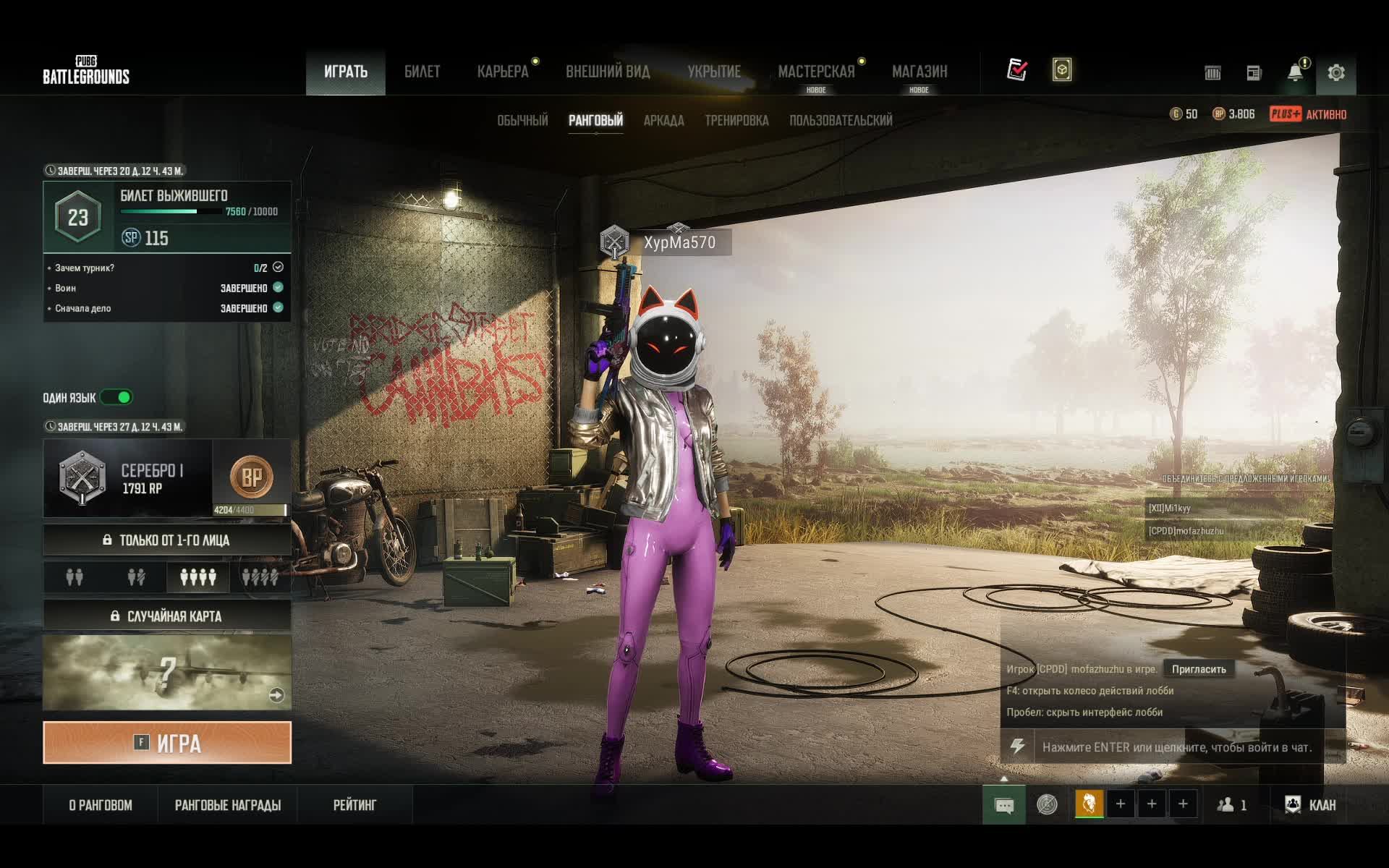Open the СЛУЧАЙНАЯ КАРТА map preview
The width and height of the screenshot is (1389, 868).
click(x=167, y=672)
